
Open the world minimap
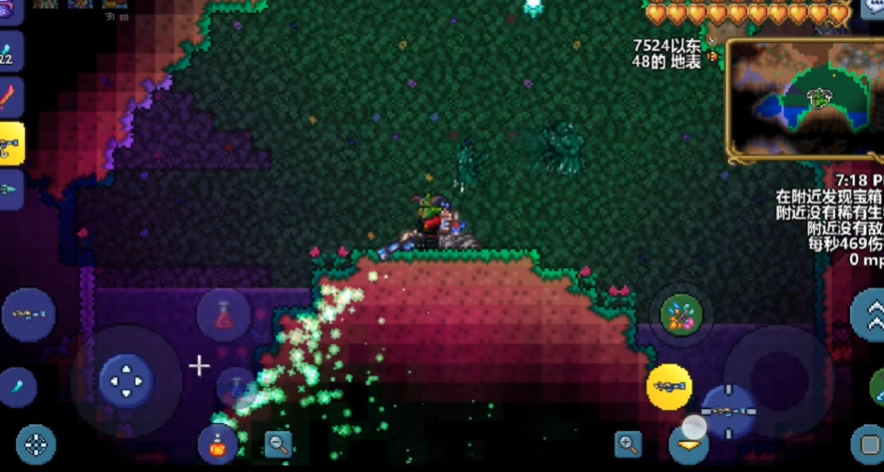tap(803, 98)
